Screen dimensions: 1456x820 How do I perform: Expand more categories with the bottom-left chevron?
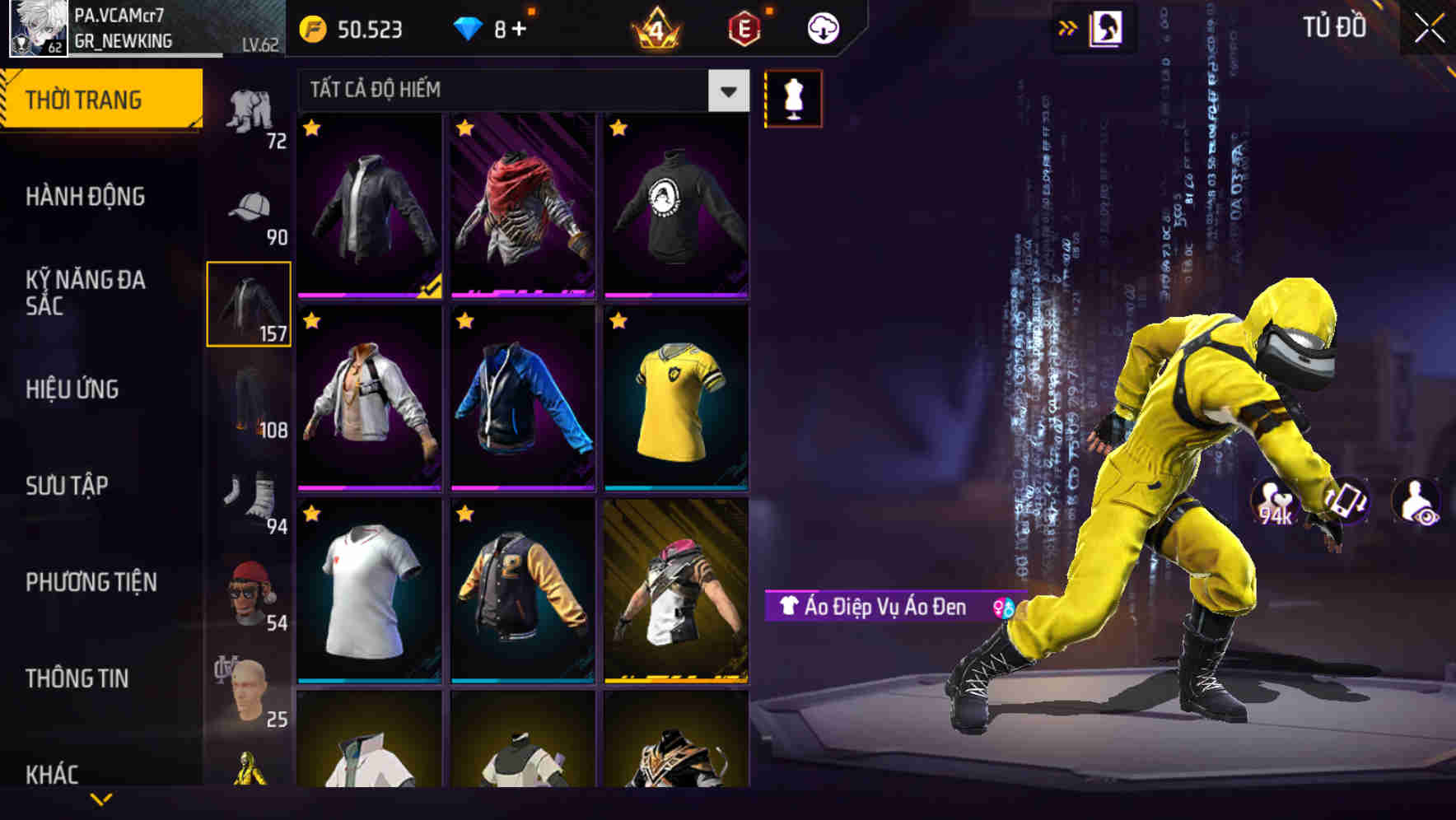pyautogui.click(x=100, y=797)
